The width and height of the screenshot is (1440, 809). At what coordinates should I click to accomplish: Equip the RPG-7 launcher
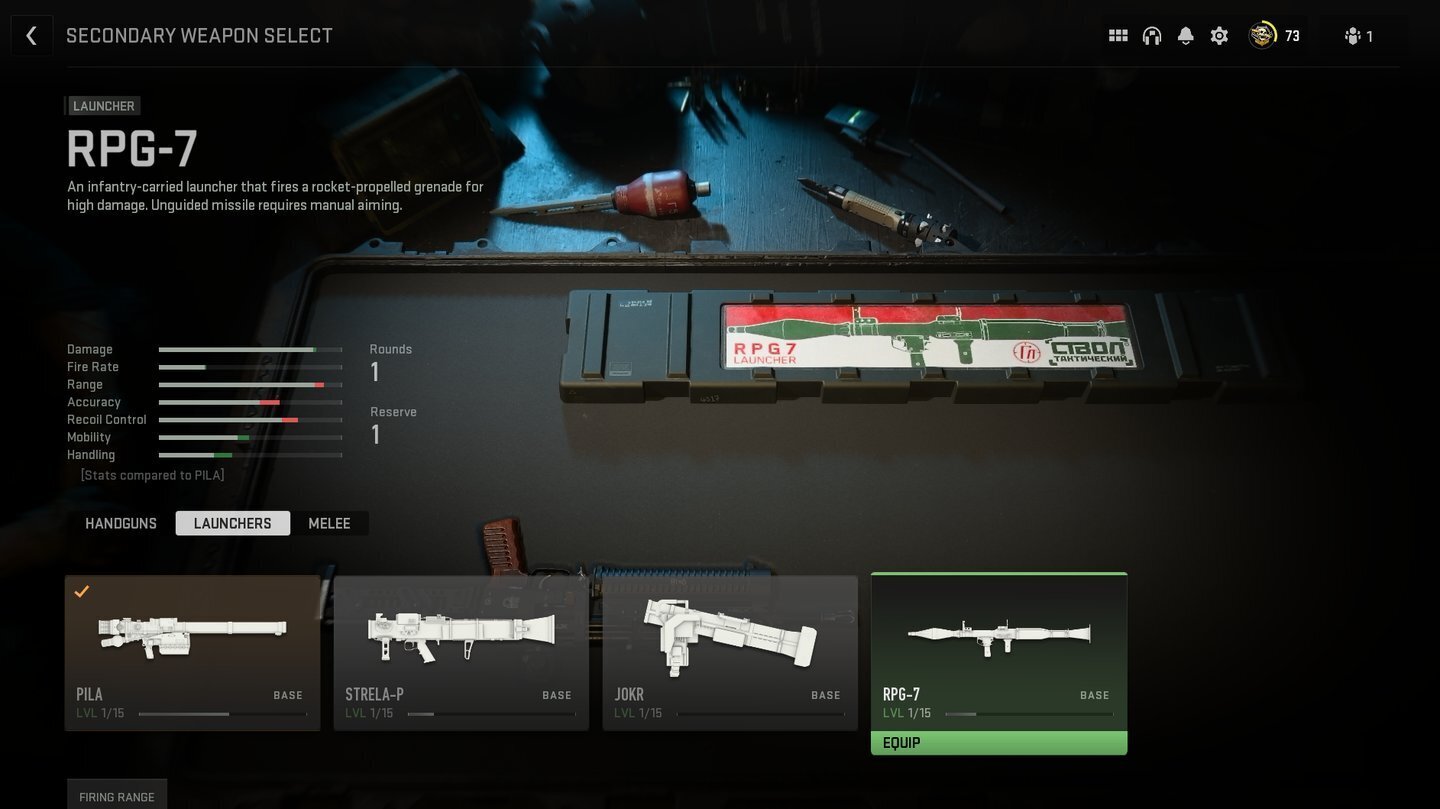pyautogui.click(x=999, y=742)
